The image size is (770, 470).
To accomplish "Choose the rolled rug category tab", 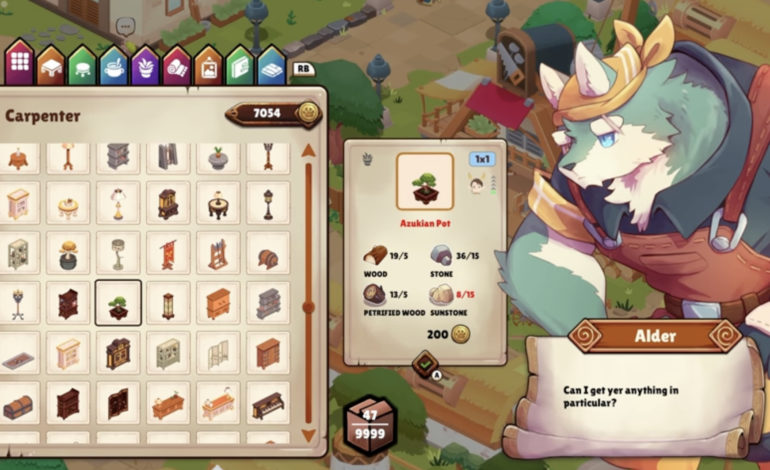I will [x=176, y=67].
